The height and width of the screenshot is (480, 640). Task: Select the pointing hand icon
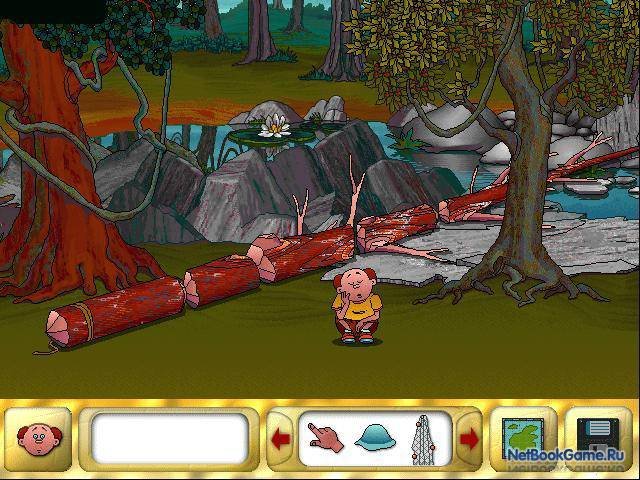coord(324,438)
